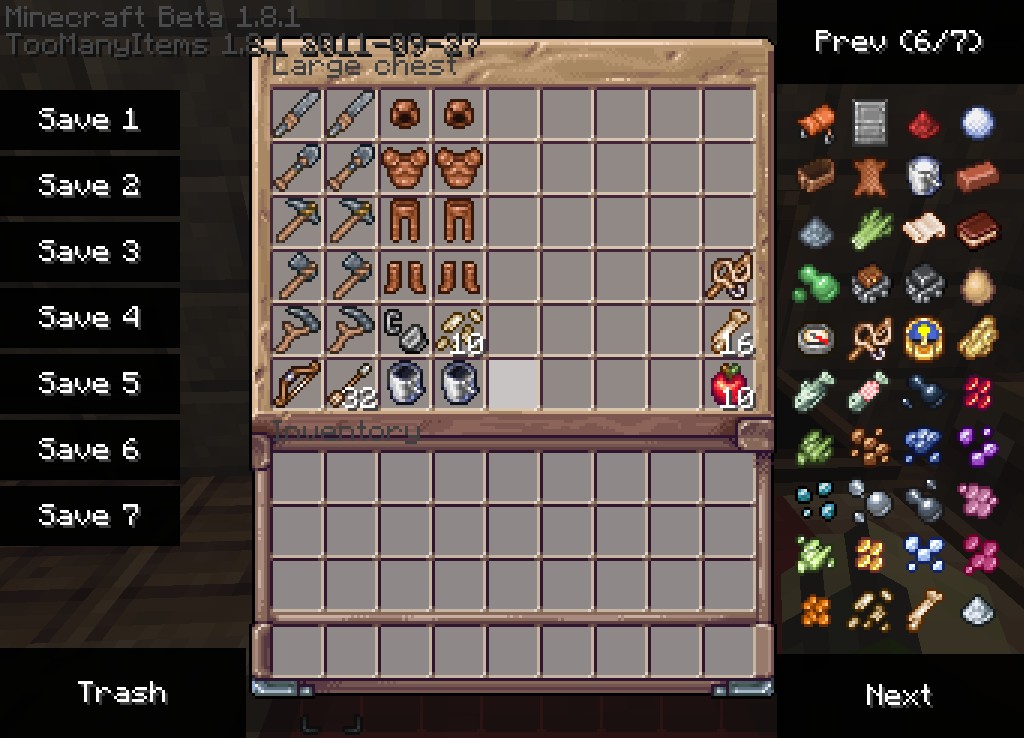The width and height of the screenshot is (1024, 738).
Task: Choose the Save 7 button
Action: [89, 516]
